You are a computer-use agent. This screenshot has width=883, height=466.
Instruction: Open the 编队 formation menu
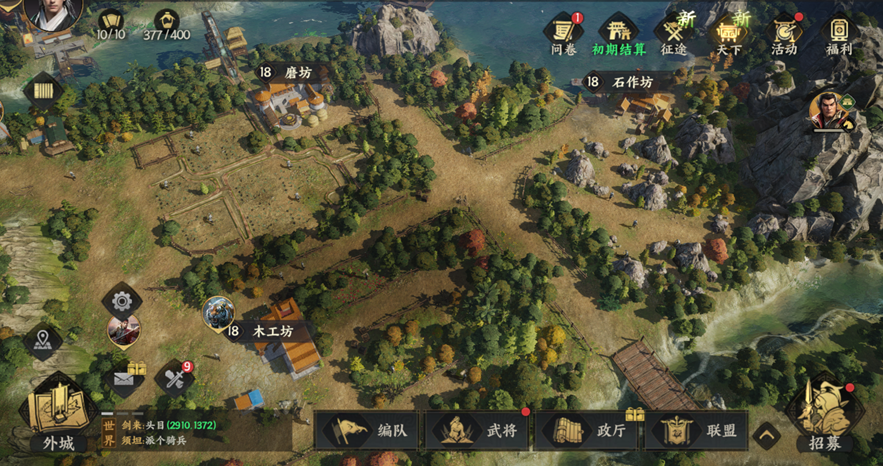click(368, 431)
